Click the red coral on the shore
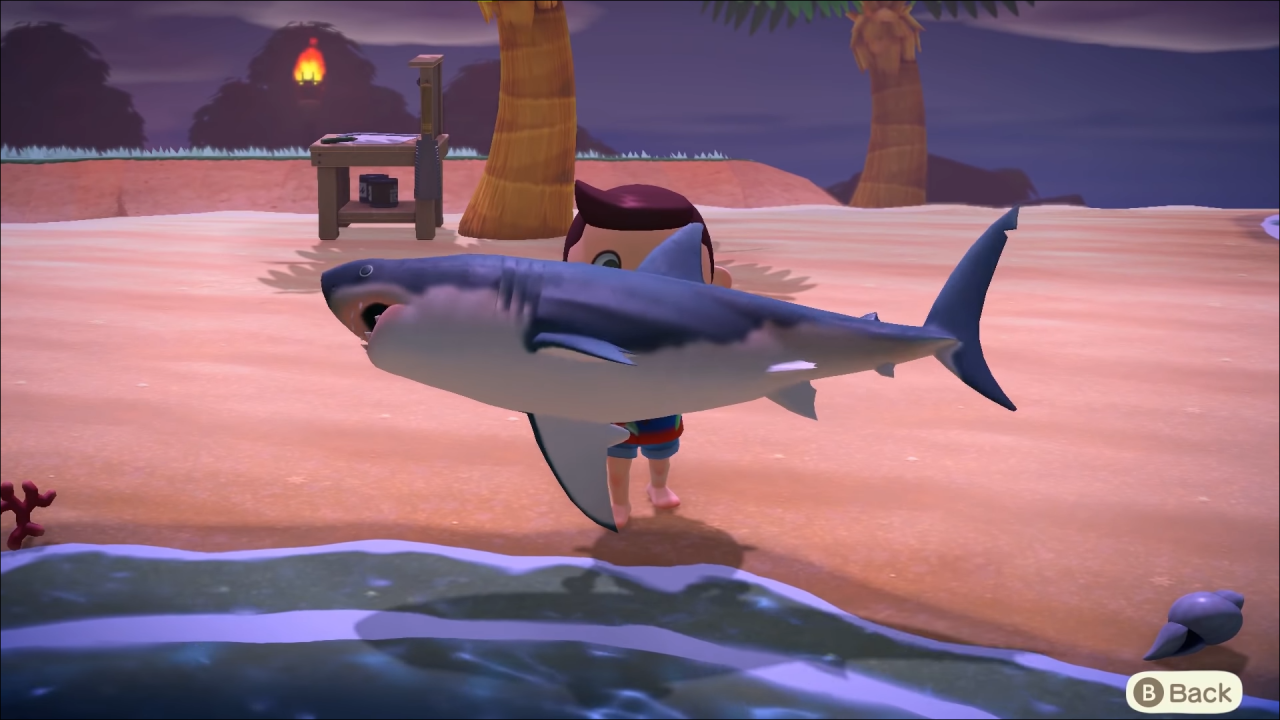This screenshot has width=1280, height=720. point(25,510)
